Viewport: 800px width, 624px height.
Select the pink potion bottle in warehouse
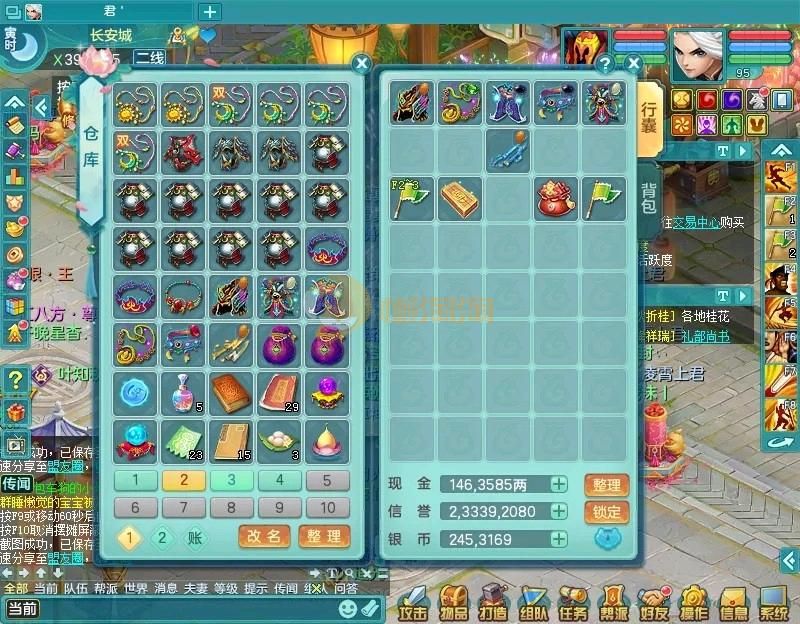[x=184, y=391]
